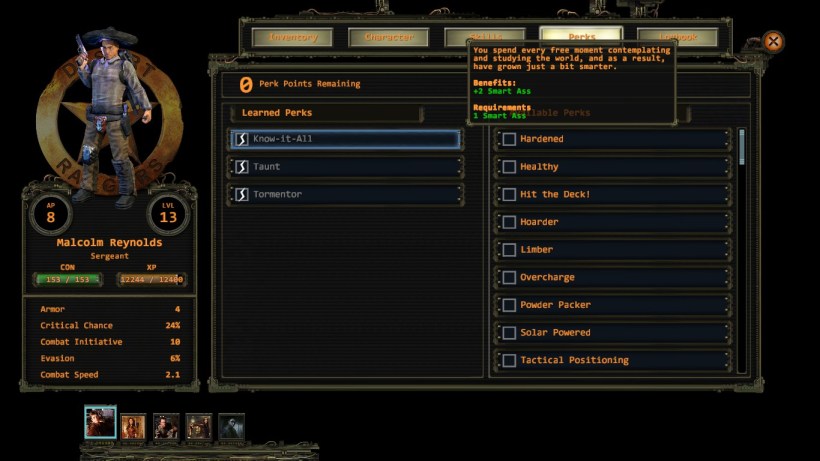Check the Solar Powered perk
This screenshot has height=461, width=820.
[509, 332]
